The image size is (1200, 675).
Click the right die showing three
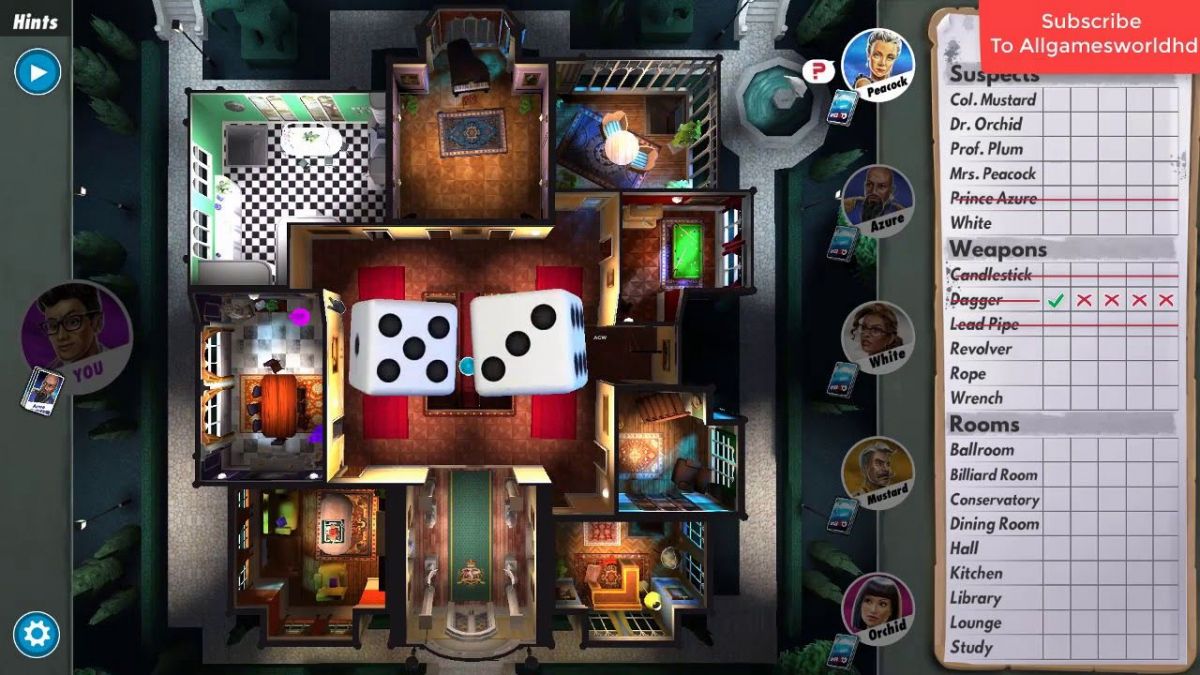(x=528, y=342)
